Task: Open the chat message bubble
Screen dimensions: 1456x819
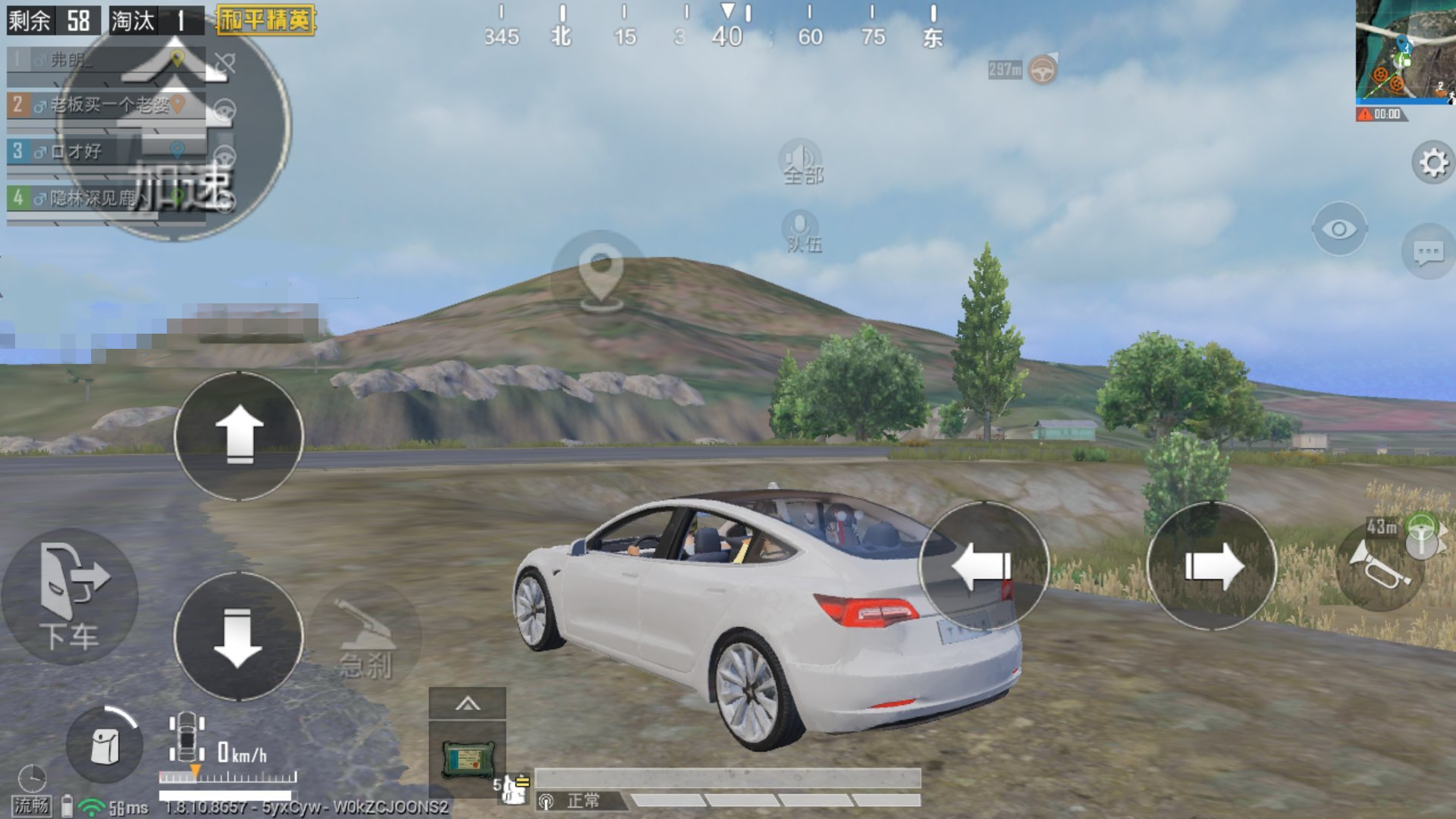Action: tap(1429, 253)
